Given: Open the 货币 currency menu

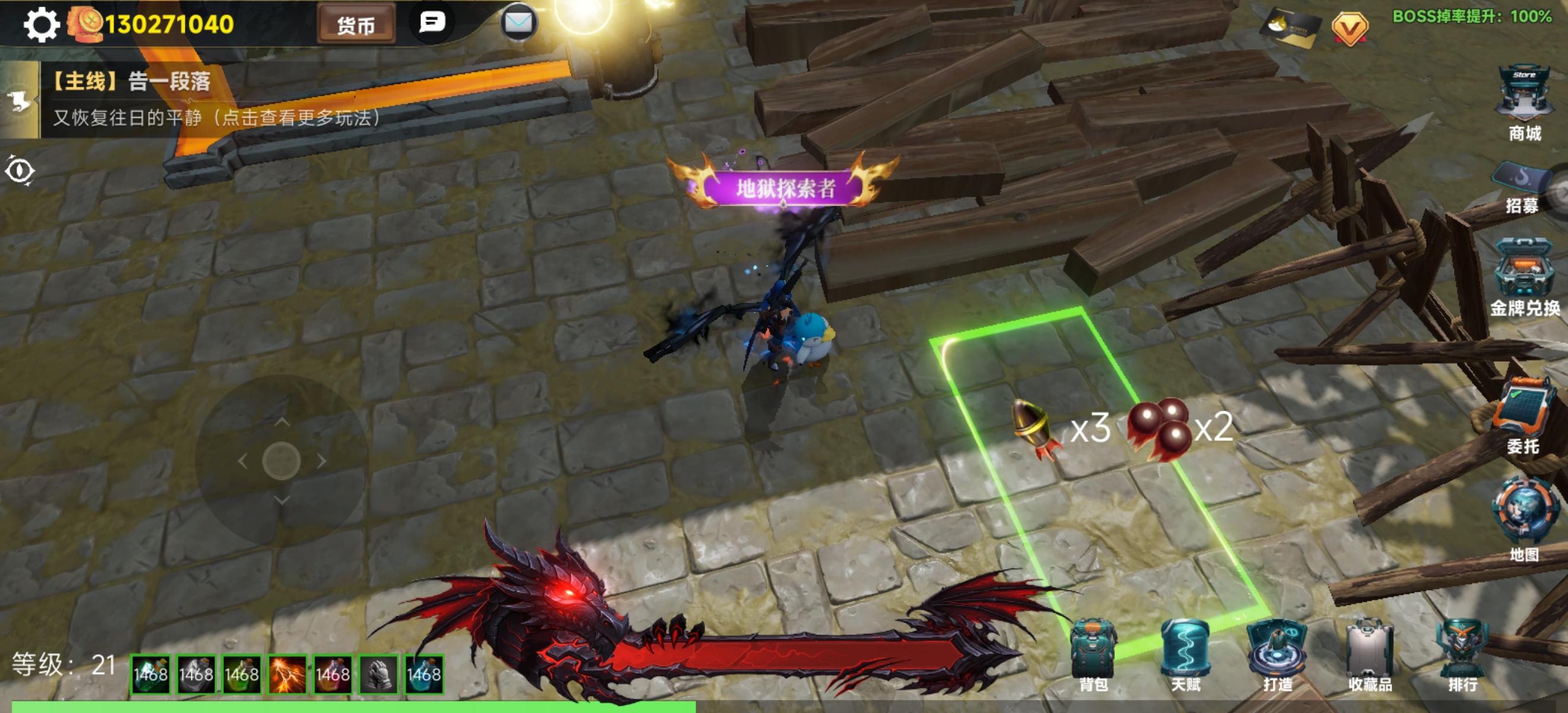Looking at the screenshot, I should coord(356,24).
